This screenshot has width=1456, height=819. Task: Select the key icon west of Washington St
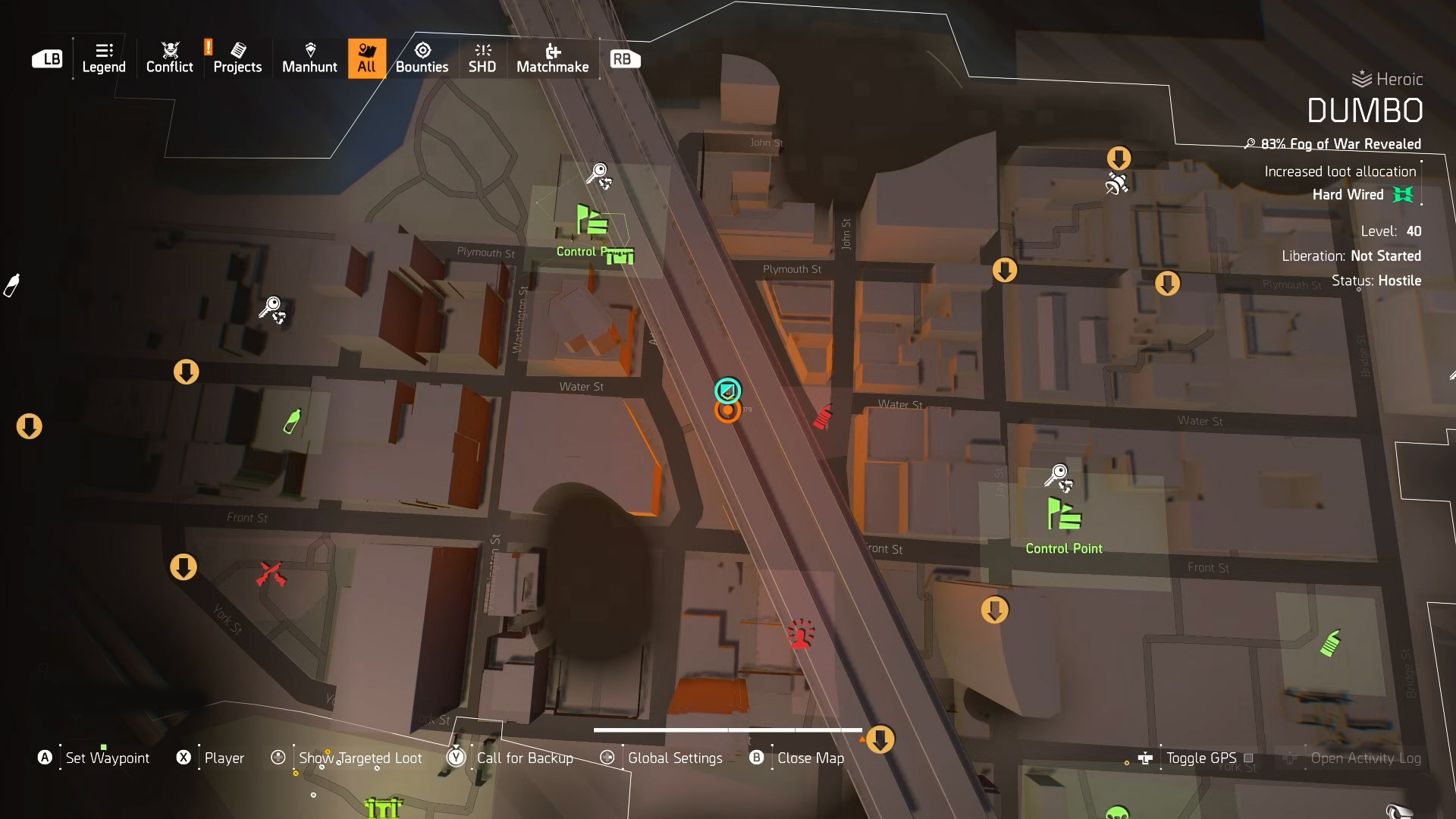coord(271,309)
